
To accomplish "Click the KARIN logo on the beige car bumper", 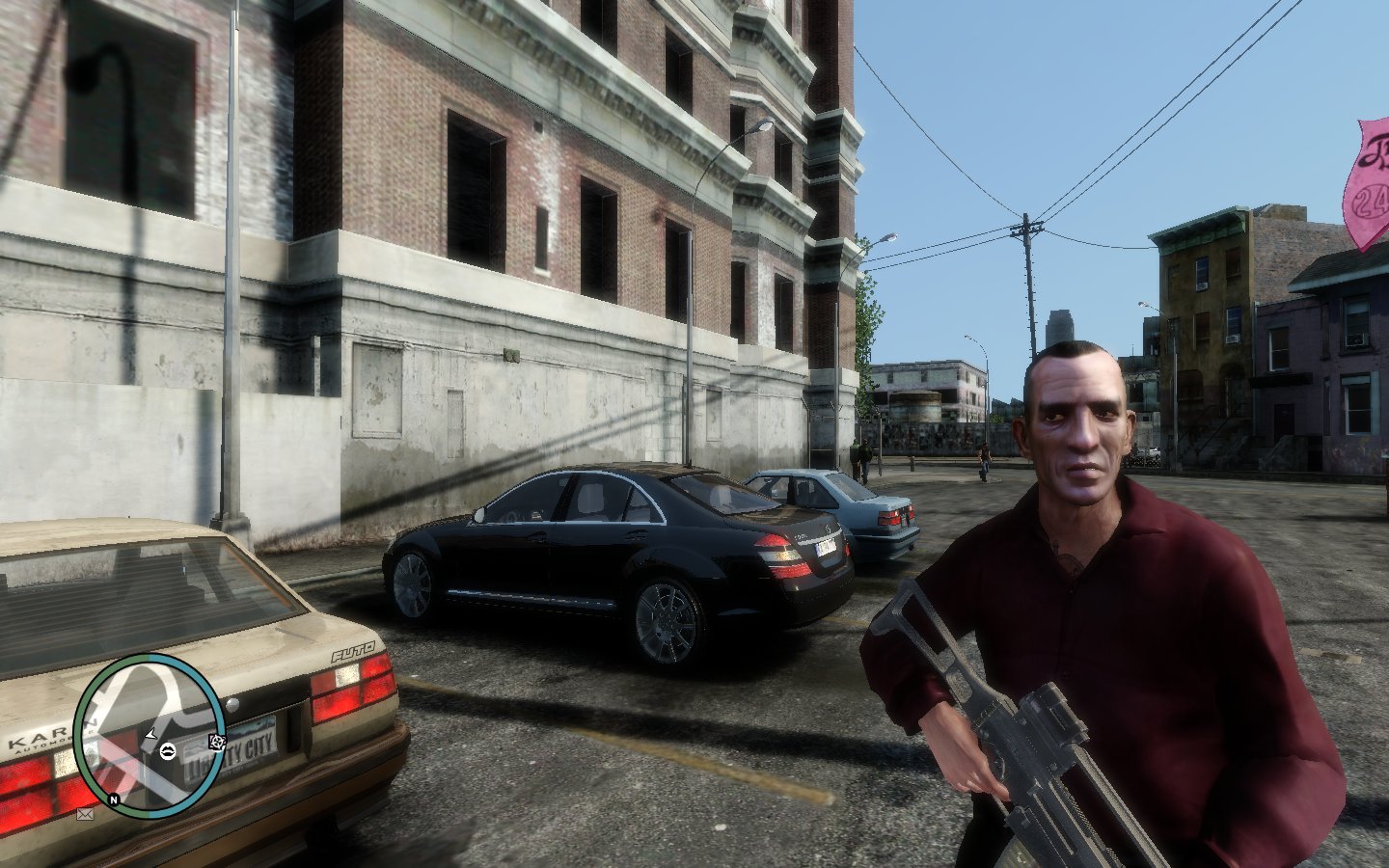I will point(39,736).
